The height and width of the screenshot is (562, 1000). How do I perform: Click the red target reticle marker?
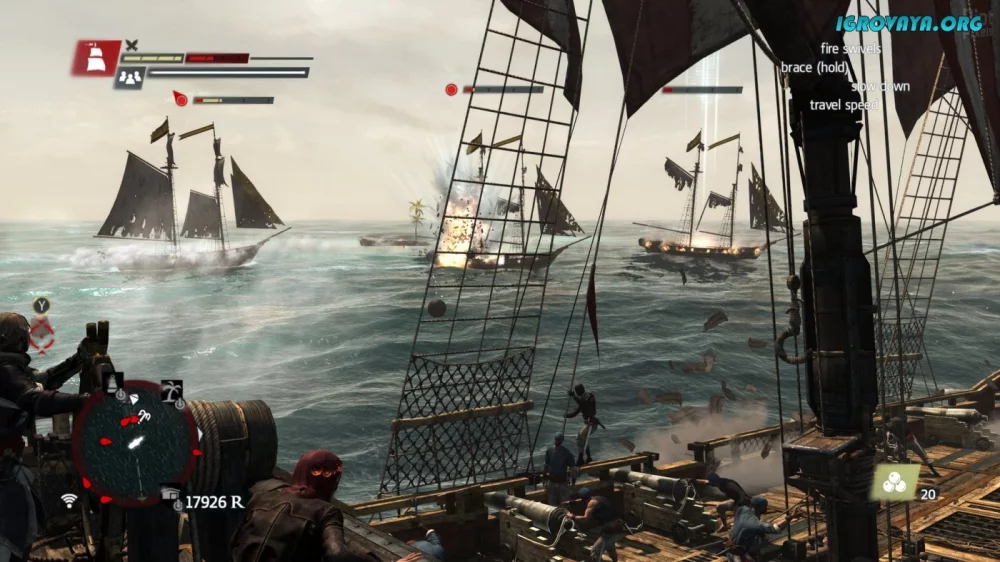point(42,334)
